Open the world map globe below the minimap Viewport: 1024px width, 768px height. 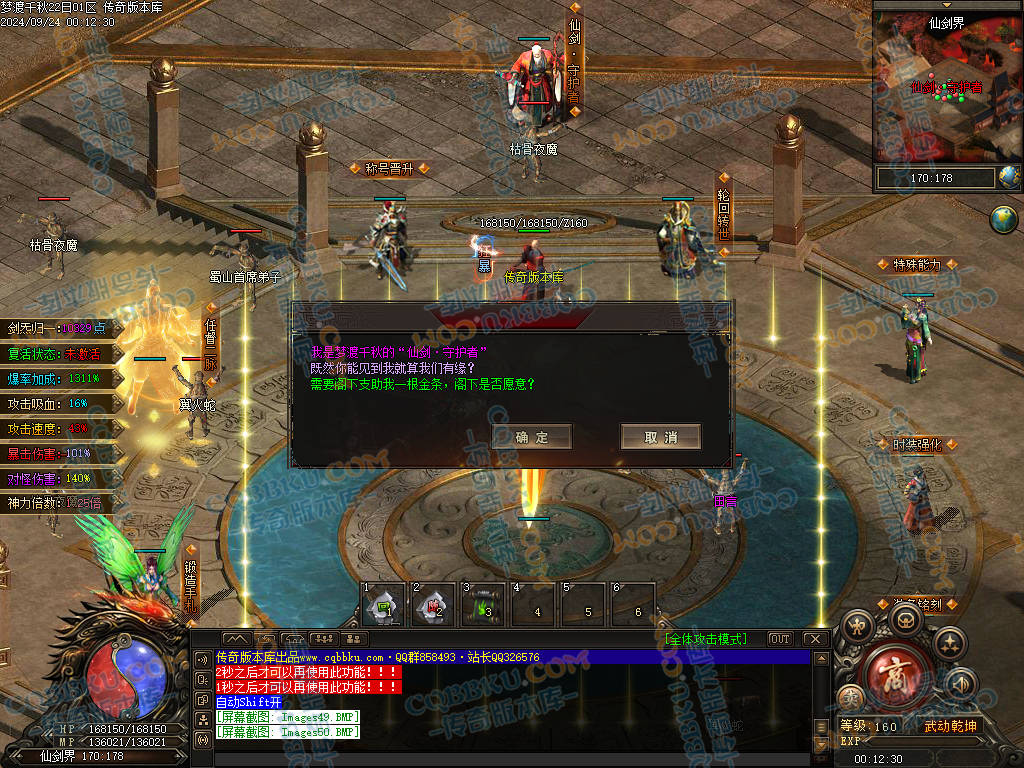pos(1003,219)
